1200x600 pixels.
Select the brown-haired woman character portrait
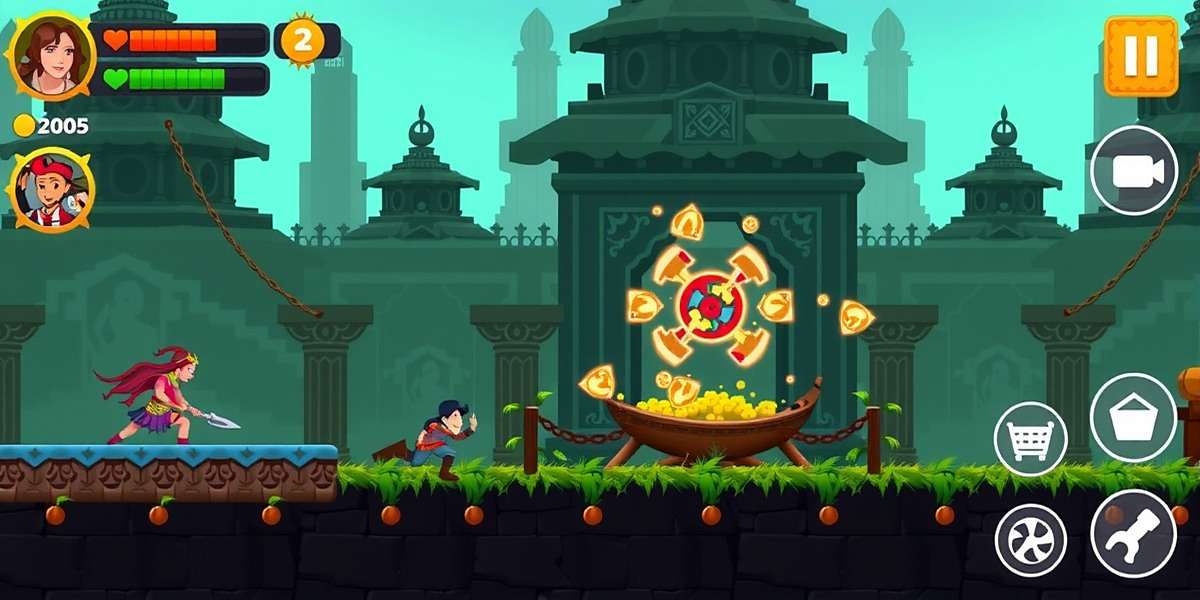tap(51, 56)
